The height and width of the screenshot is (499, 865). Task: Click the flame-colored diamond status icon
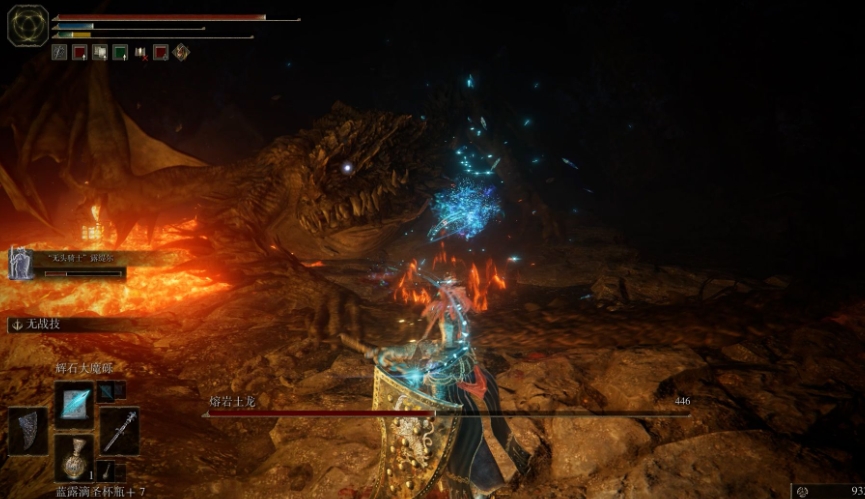click(181, 52)
